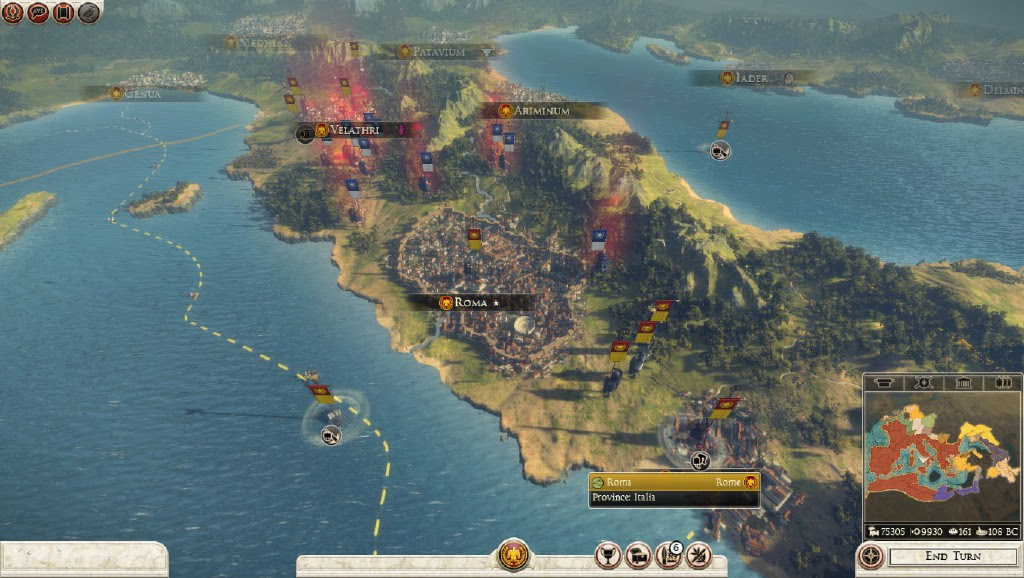
Task: End the current turn
Action: 951,556
